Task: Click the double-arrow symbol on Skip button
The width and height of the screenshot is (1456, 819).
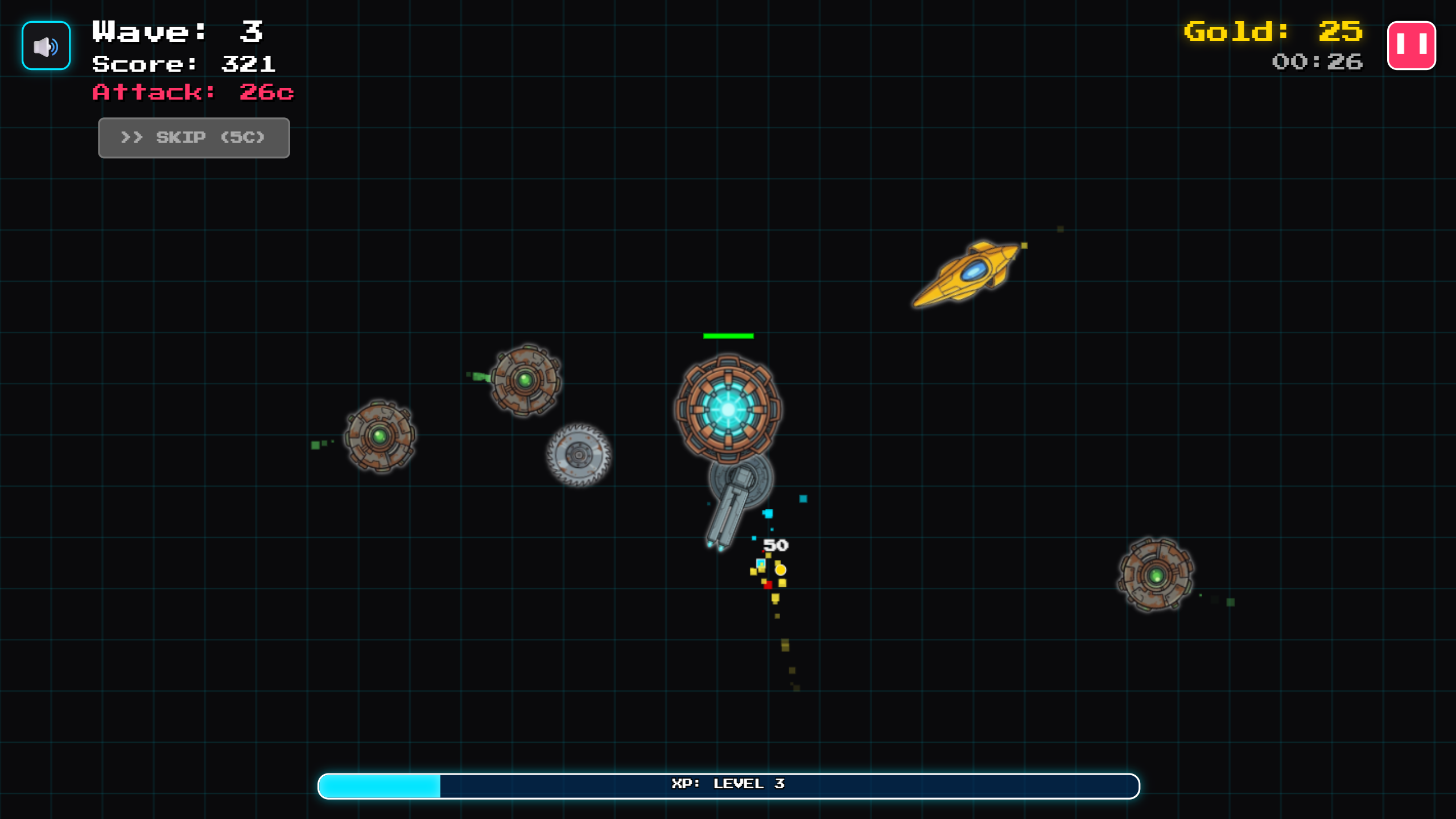Action: tap(133, 137)
